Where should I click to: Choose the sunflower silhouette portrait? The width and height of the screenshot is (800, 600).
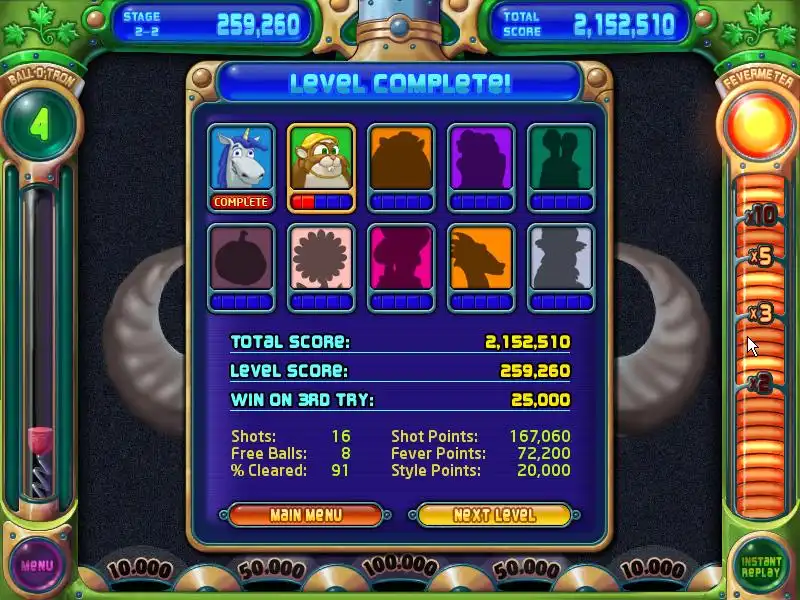click(321, 258)
